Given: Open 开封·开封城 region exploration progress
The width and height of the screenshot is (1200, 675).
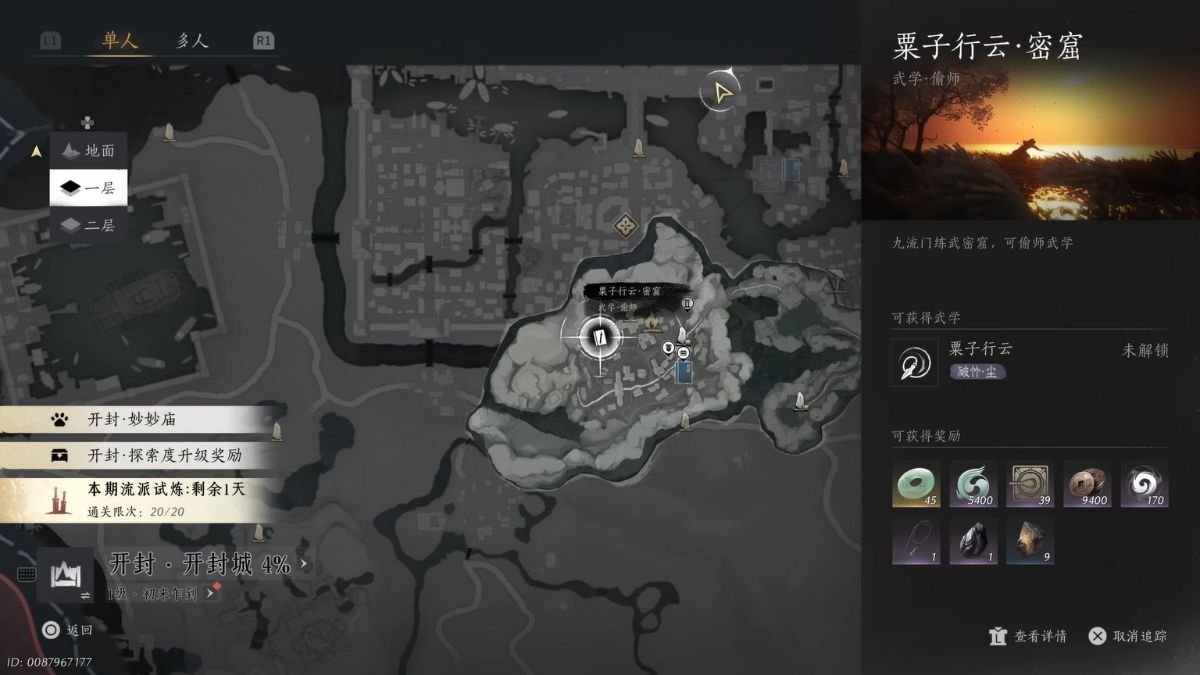Looking at the screenshot, I should tap(199, 565).
